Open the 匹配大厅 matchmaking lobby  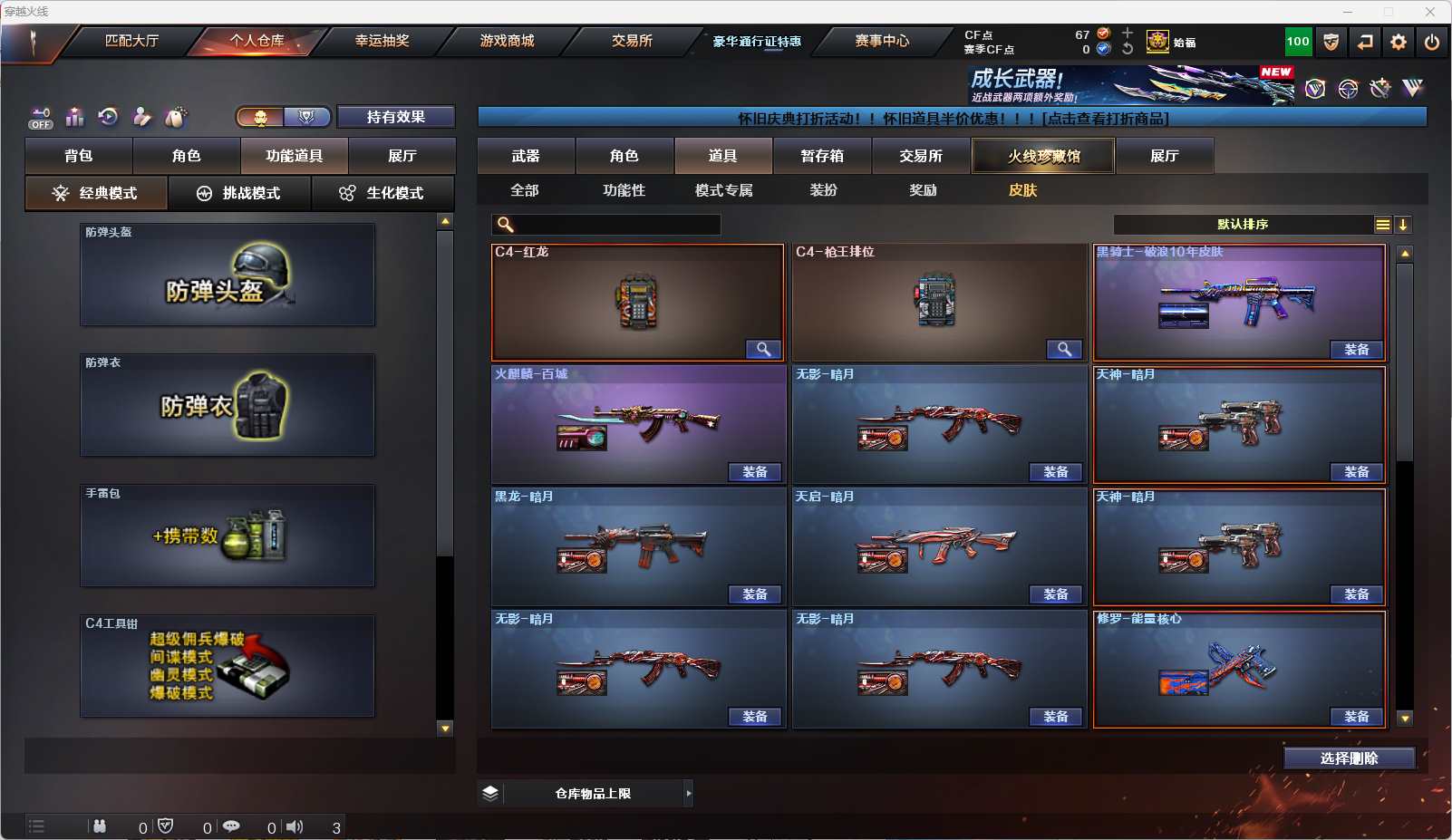click(x=131, y=41)
